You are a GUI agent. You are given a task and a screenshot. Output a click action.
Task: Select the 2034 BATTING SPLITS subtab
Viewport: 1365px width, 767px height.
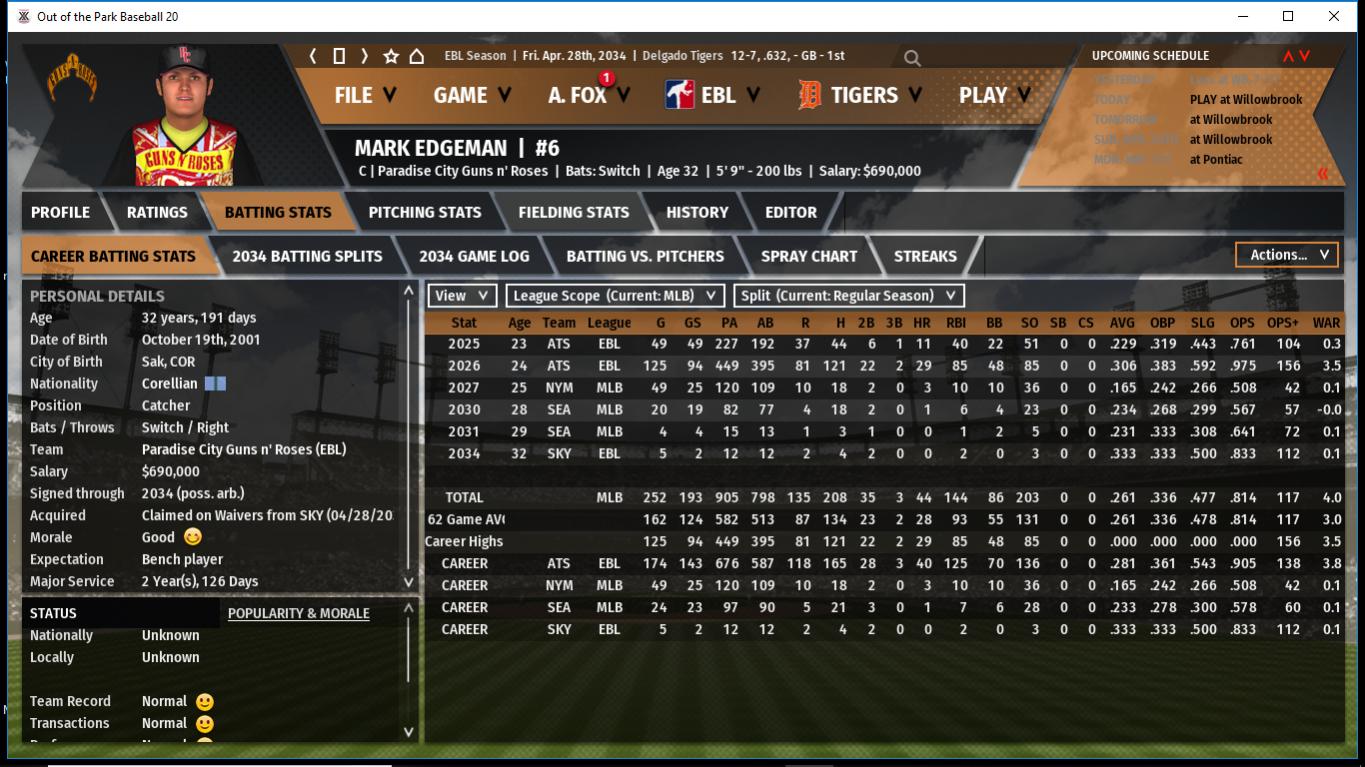pos(307,256)
